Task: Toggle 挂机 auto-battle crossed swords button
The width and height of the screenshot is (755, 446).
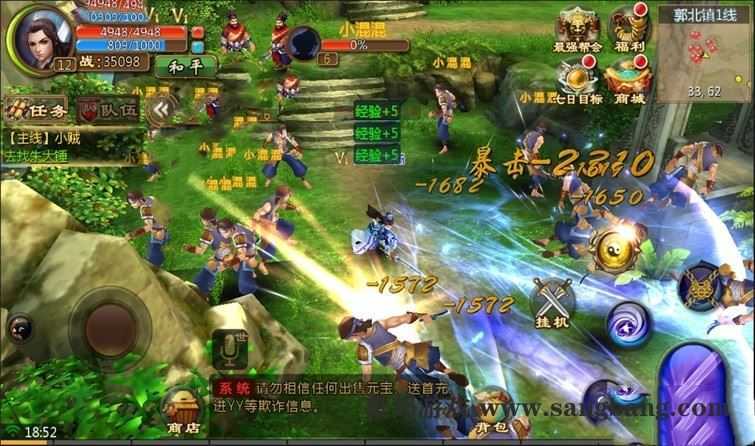Action: (x=553, y=301)
